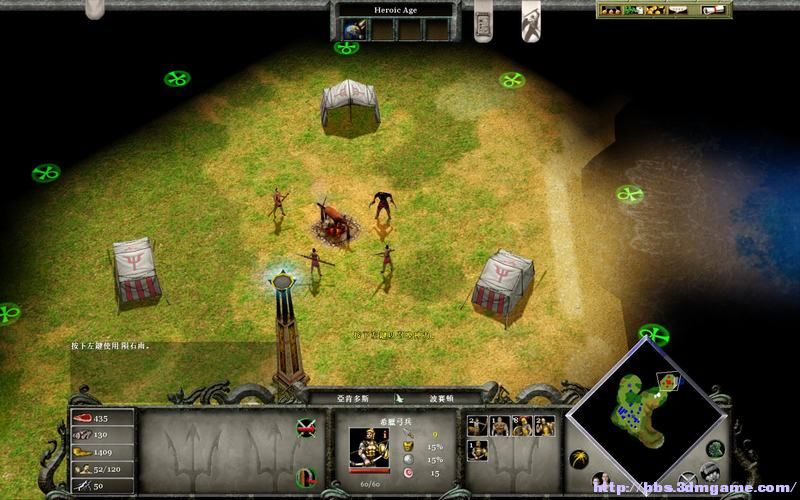Click the red crossed-weapons command icon

pos(307,430)
